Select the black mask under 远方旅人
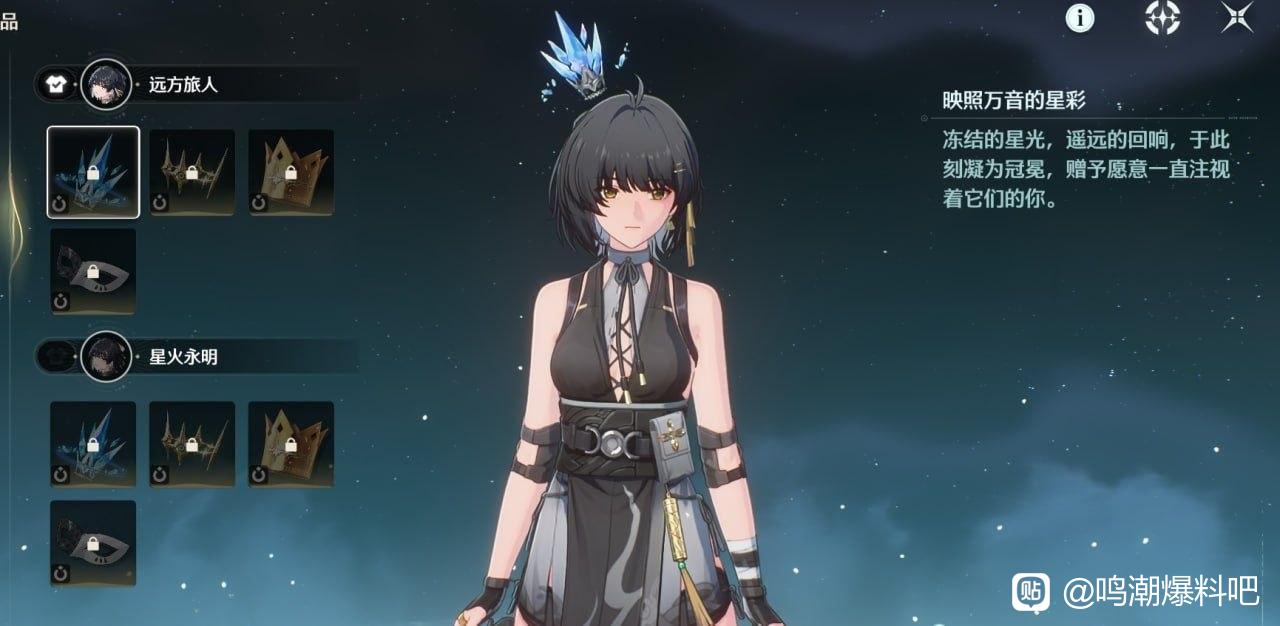The image size is (1280, 626). pyautogui.click(x=93, y=271)
